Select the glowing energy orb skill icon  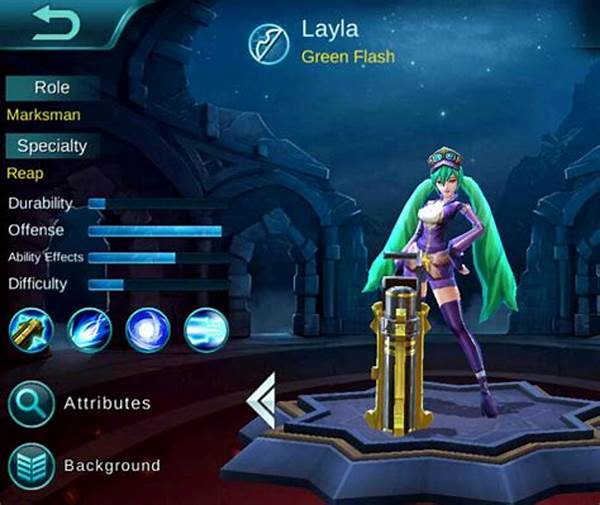tap(148, 330)
